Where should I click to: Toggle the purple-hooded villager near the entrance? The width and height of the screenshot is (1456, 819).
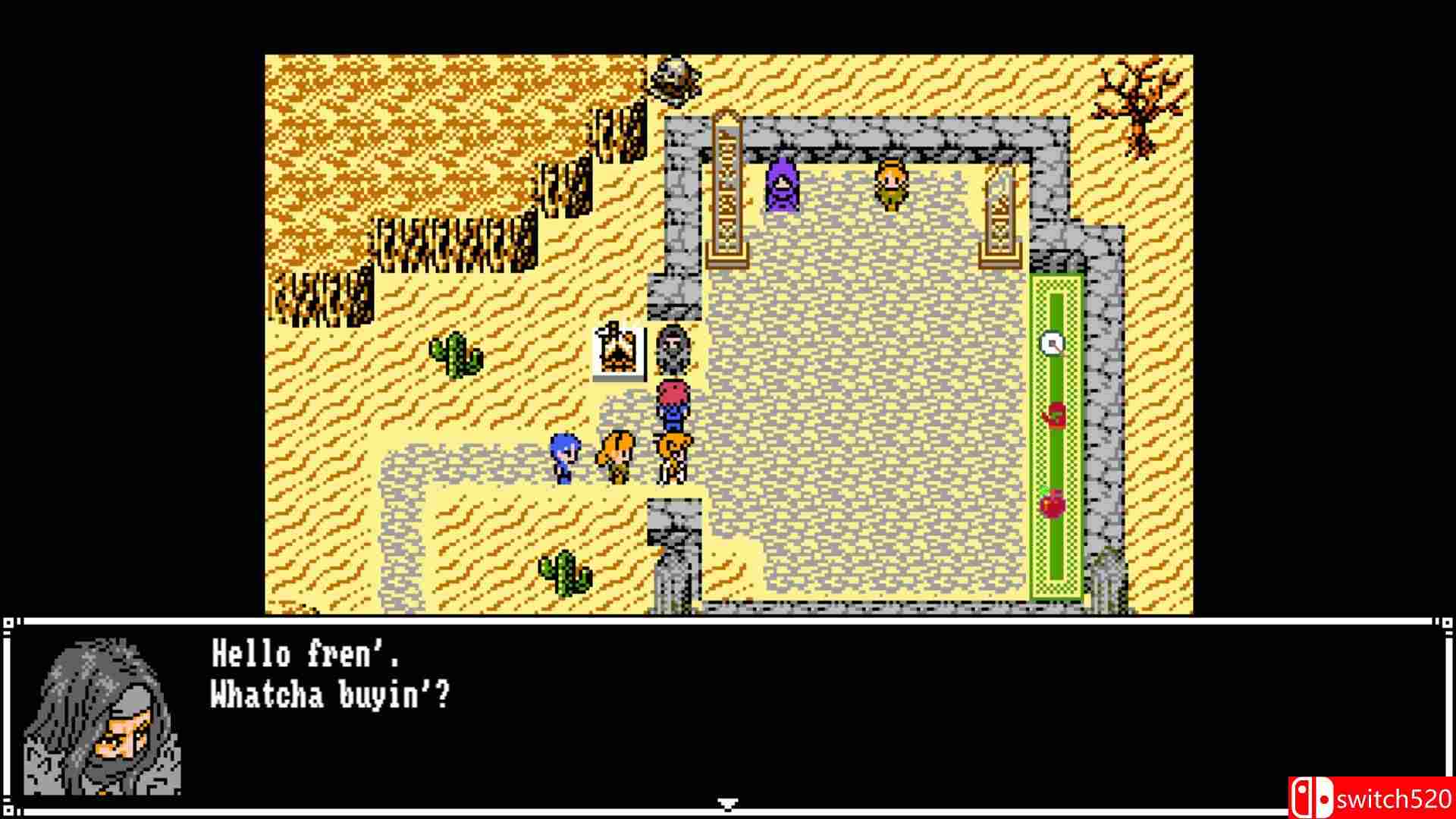pyautogui.click(x=781, y=184)
